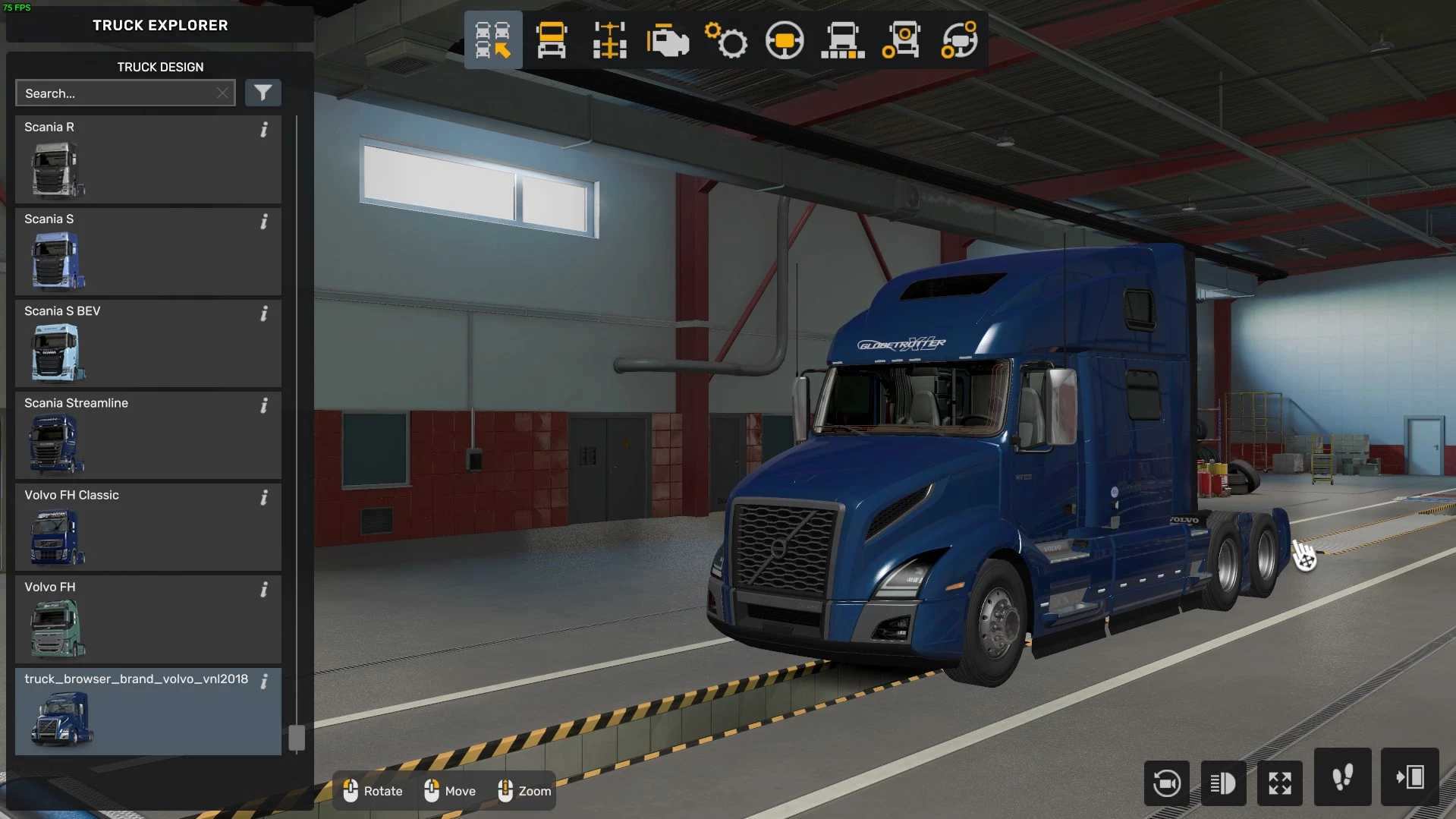The image size is (1456, 819).
Task: Enter walk-around mode with the footprints button
Action: pos(1342,777)
